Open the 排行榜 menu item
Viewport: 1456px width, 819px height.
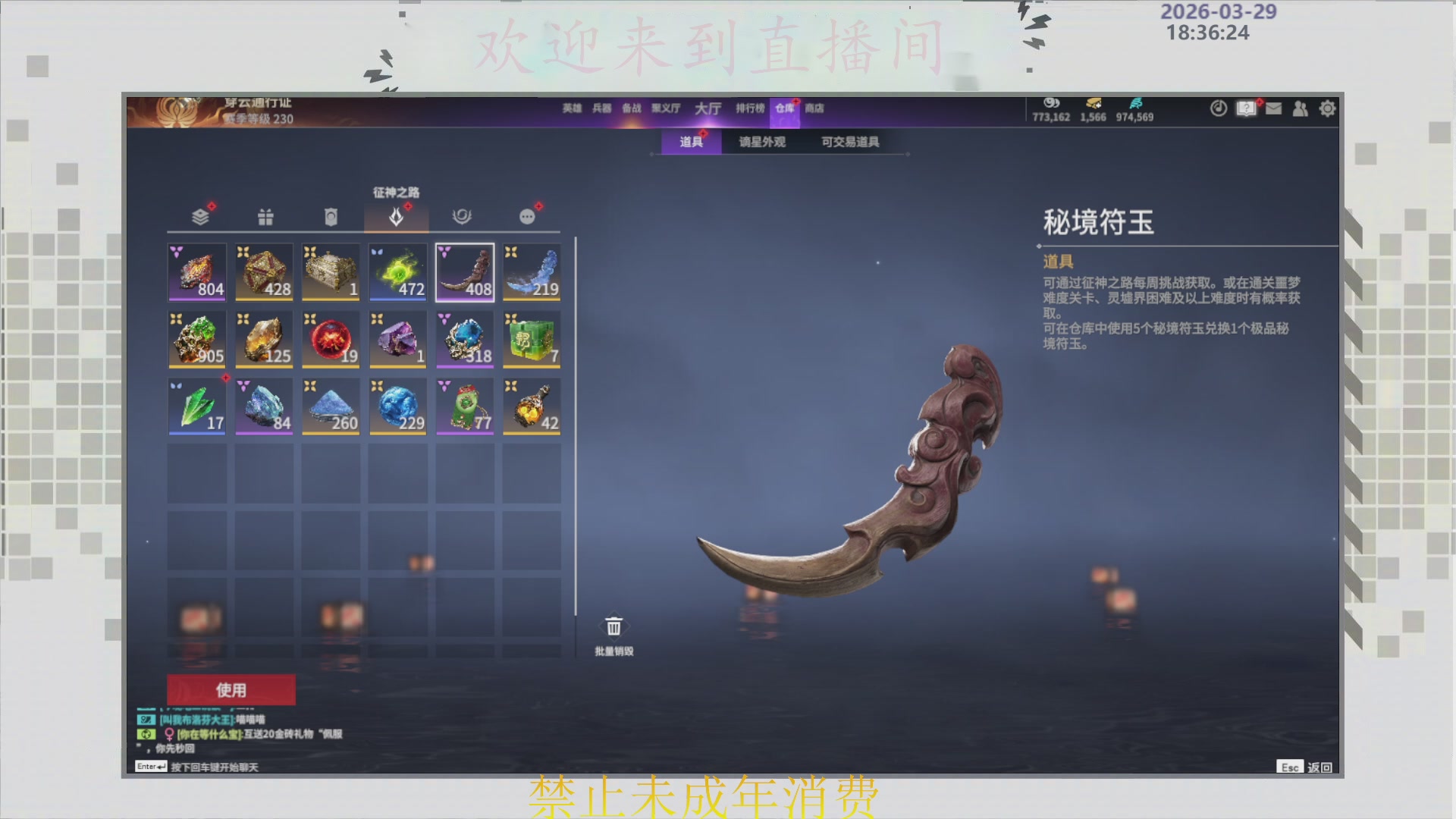click(750, 108)
